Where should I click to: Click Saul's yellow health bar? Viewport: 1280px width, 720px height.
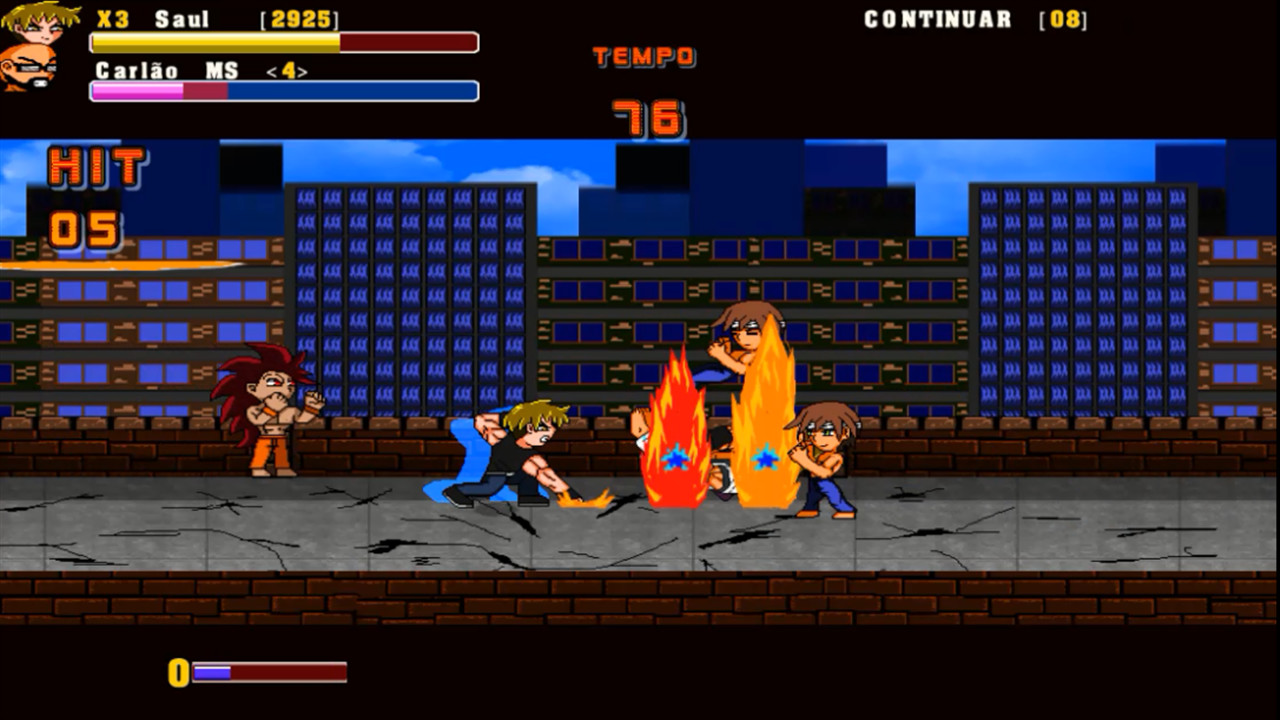[210, 42]
